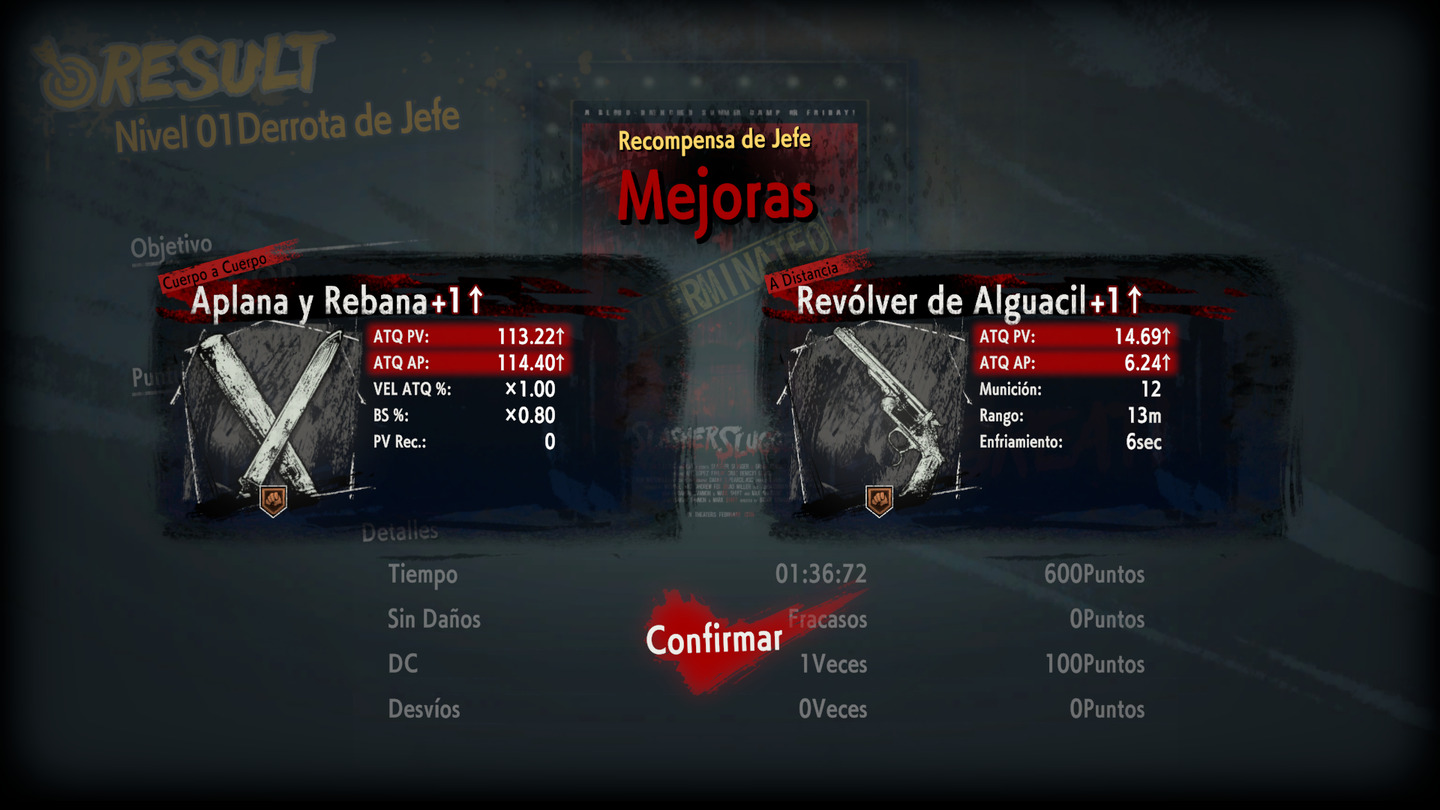
Task: Click the 01:36:72 Tiempo value
Action: pos(820,574)
